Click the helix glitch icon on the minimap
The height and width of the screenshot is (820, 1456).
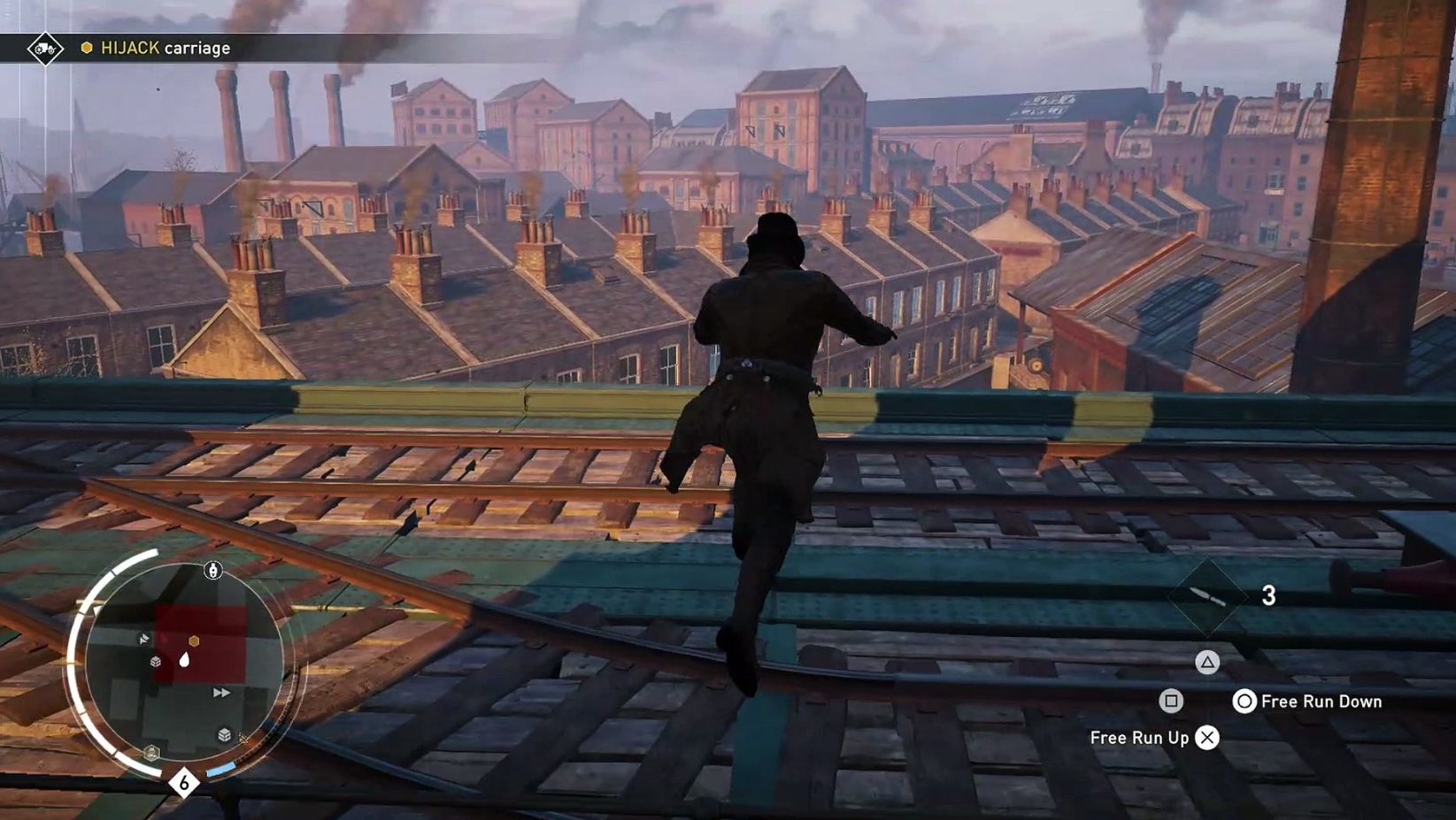[x=150, y=752]
